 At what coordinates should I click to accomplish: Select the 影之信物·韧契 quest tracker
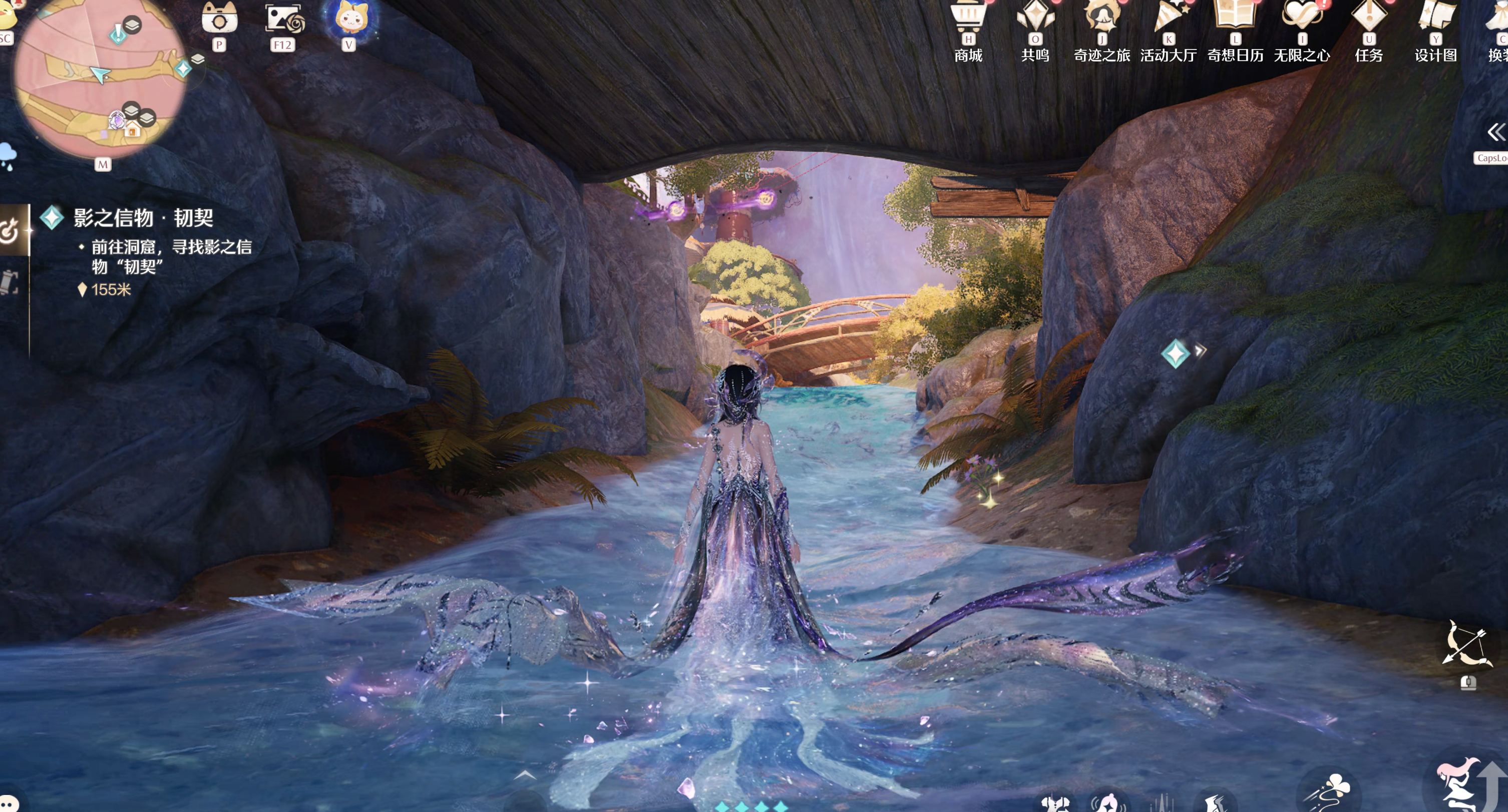(143, 218)
